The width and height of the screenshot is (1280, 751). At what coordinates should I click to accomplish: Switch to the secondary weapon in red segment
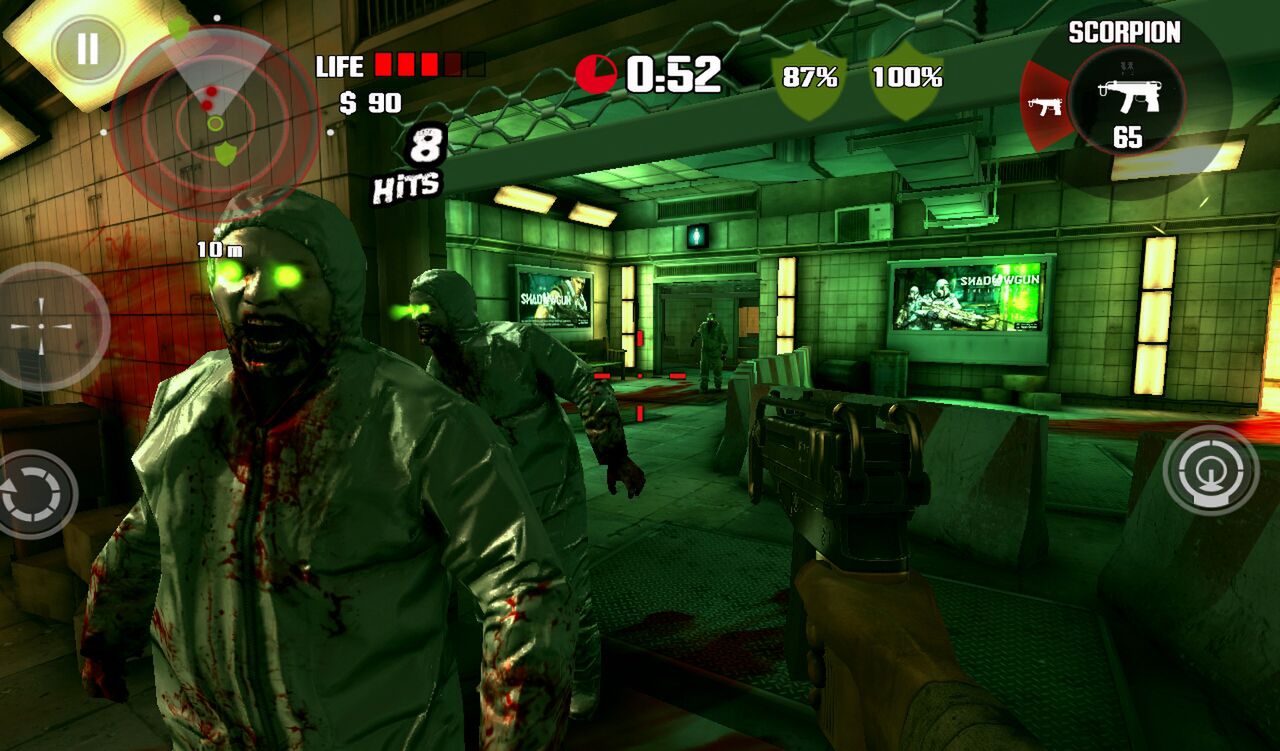tap(1045, 104)
